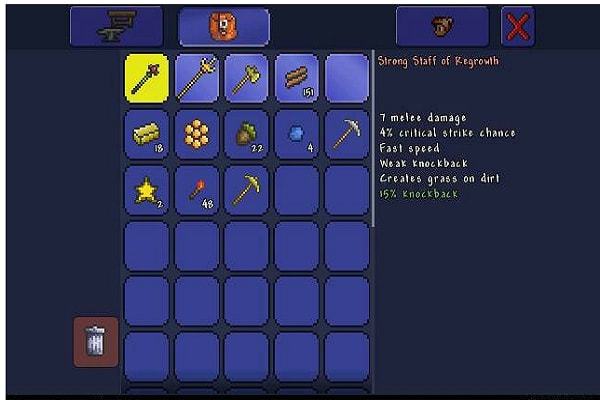Screen dimensions: 600x400
Task: Select the silver pickaxe slot
Action: click(x=347, y=134)
